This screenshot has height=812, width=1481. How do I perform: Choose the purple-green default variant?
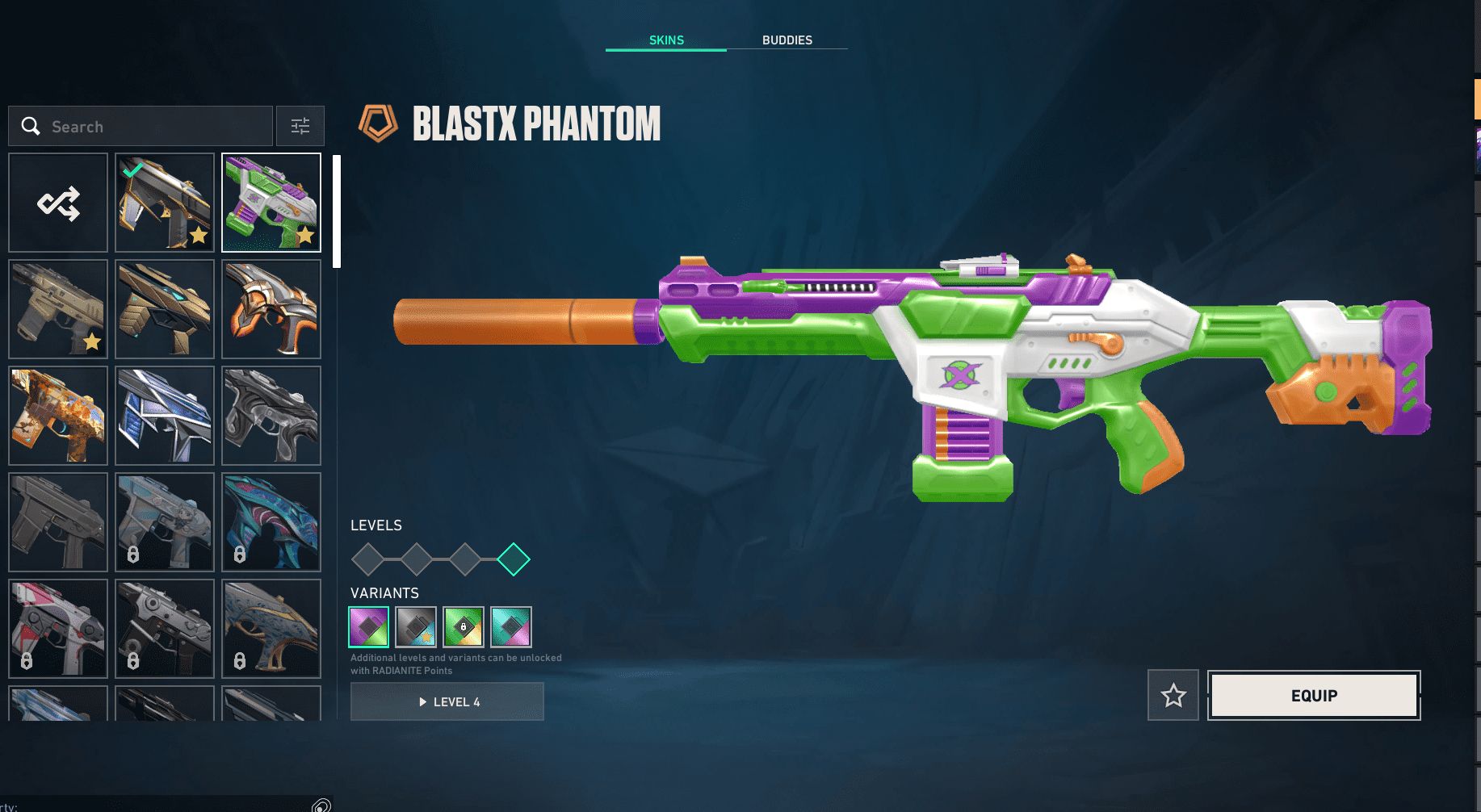click(369, 627)
